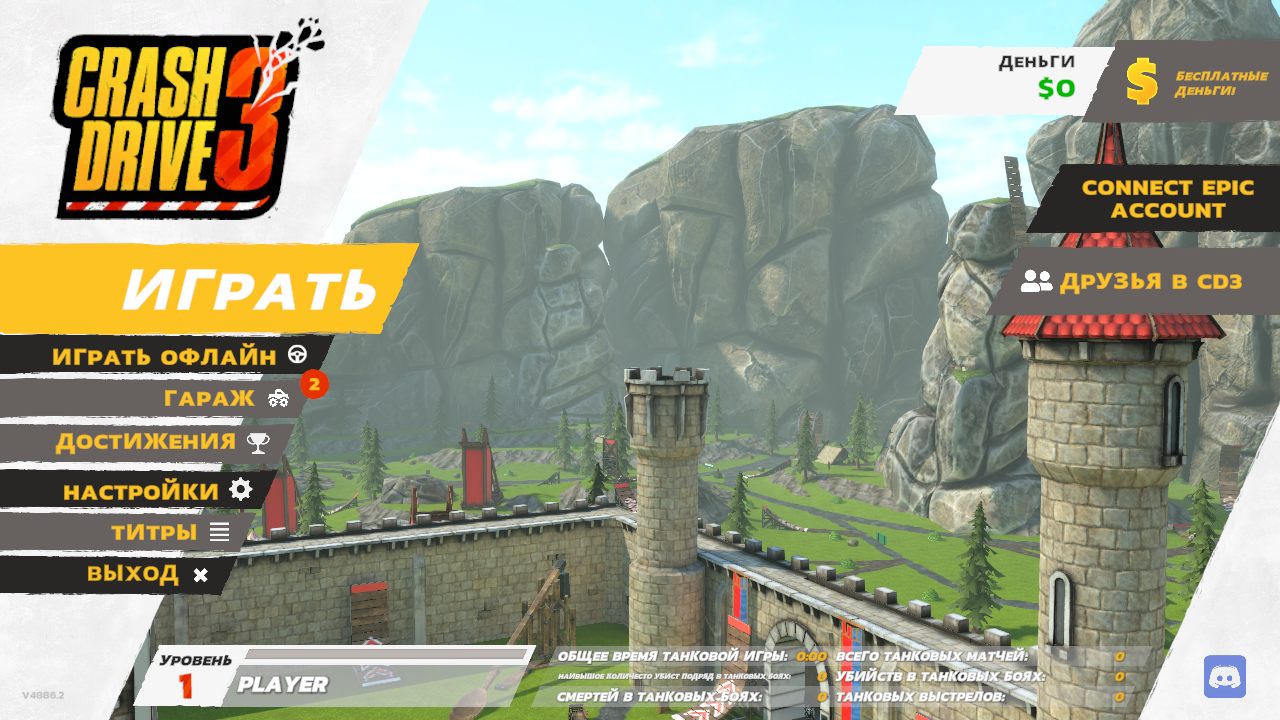The width and height of the screenshot is (1280, 720).
Task: Click the CONNECT EPIC ACCOUNT button
Action: pos(1153,199)
